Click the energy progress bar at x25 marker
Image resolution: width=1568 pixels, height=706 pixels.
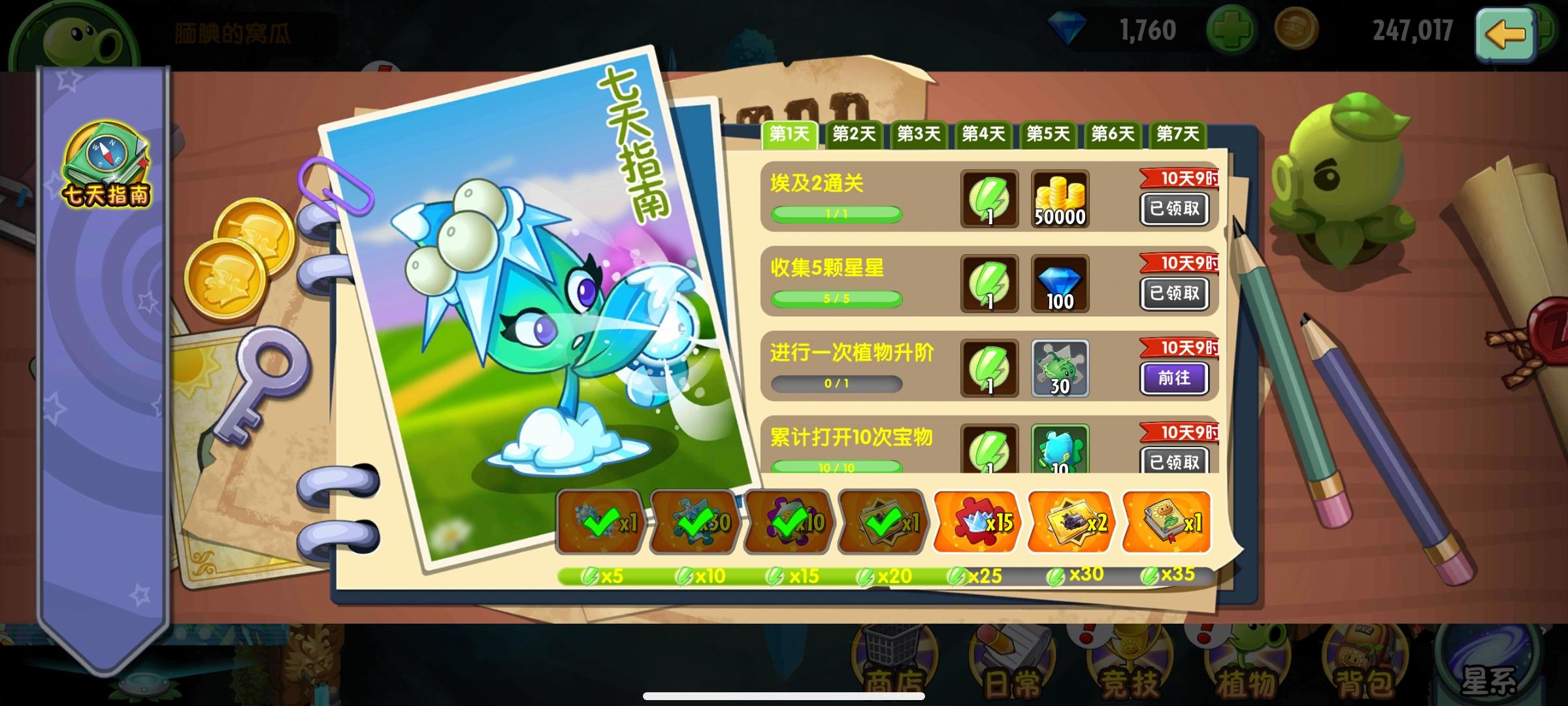point(976,578)
